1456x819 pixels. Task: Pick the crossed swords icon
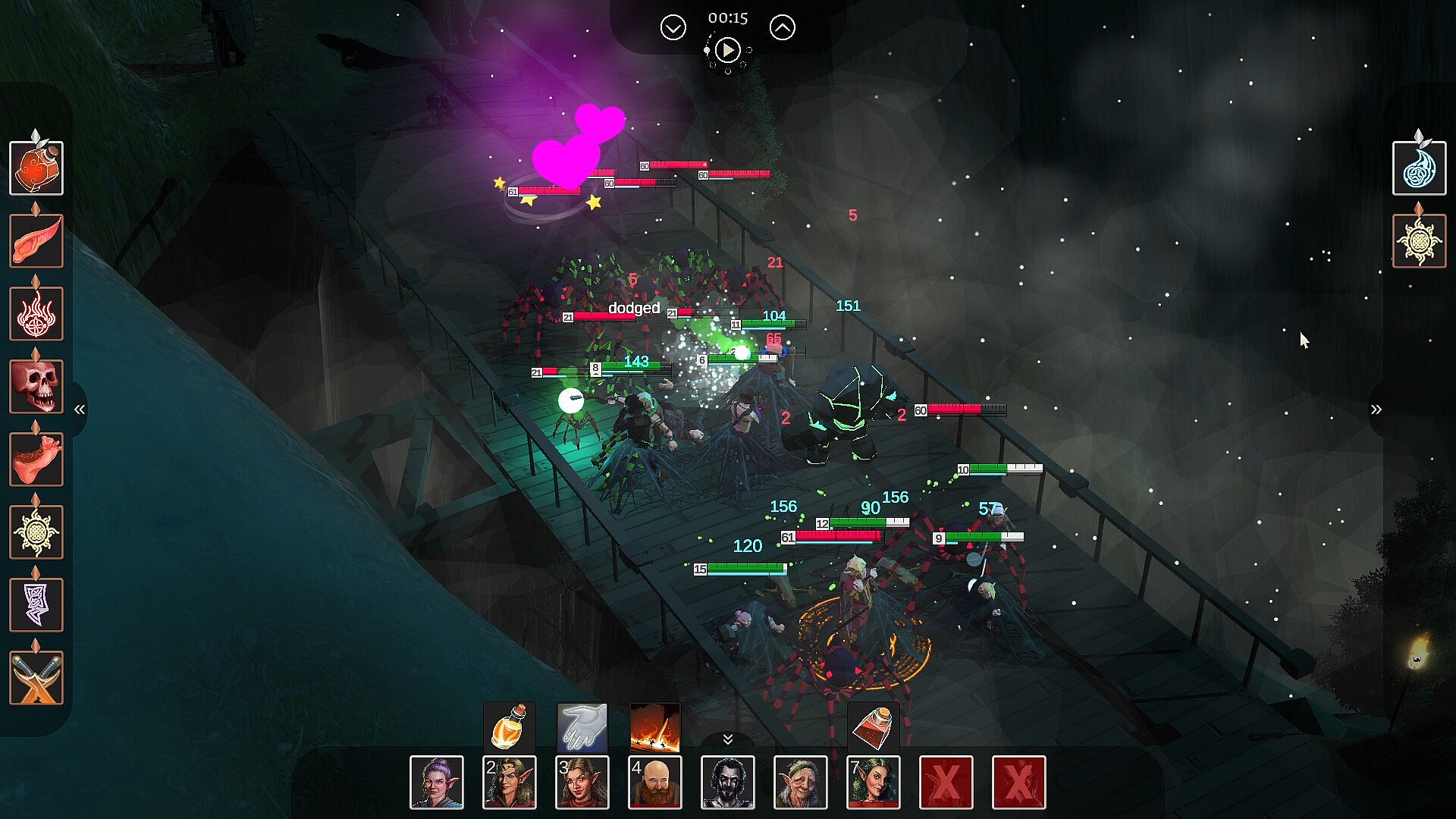(x=36, y=678)
